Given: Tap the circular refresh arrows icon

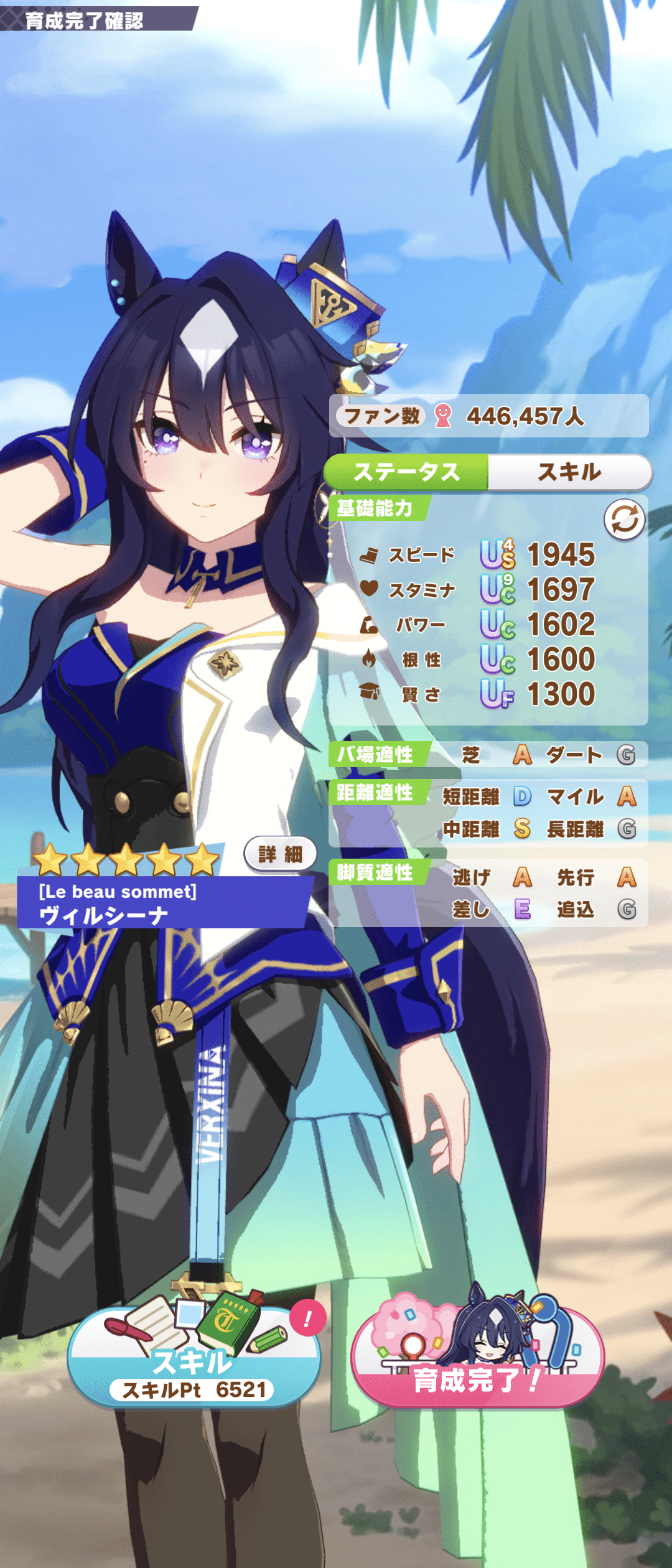Looking at the screenshot, I should click(624, 520).
